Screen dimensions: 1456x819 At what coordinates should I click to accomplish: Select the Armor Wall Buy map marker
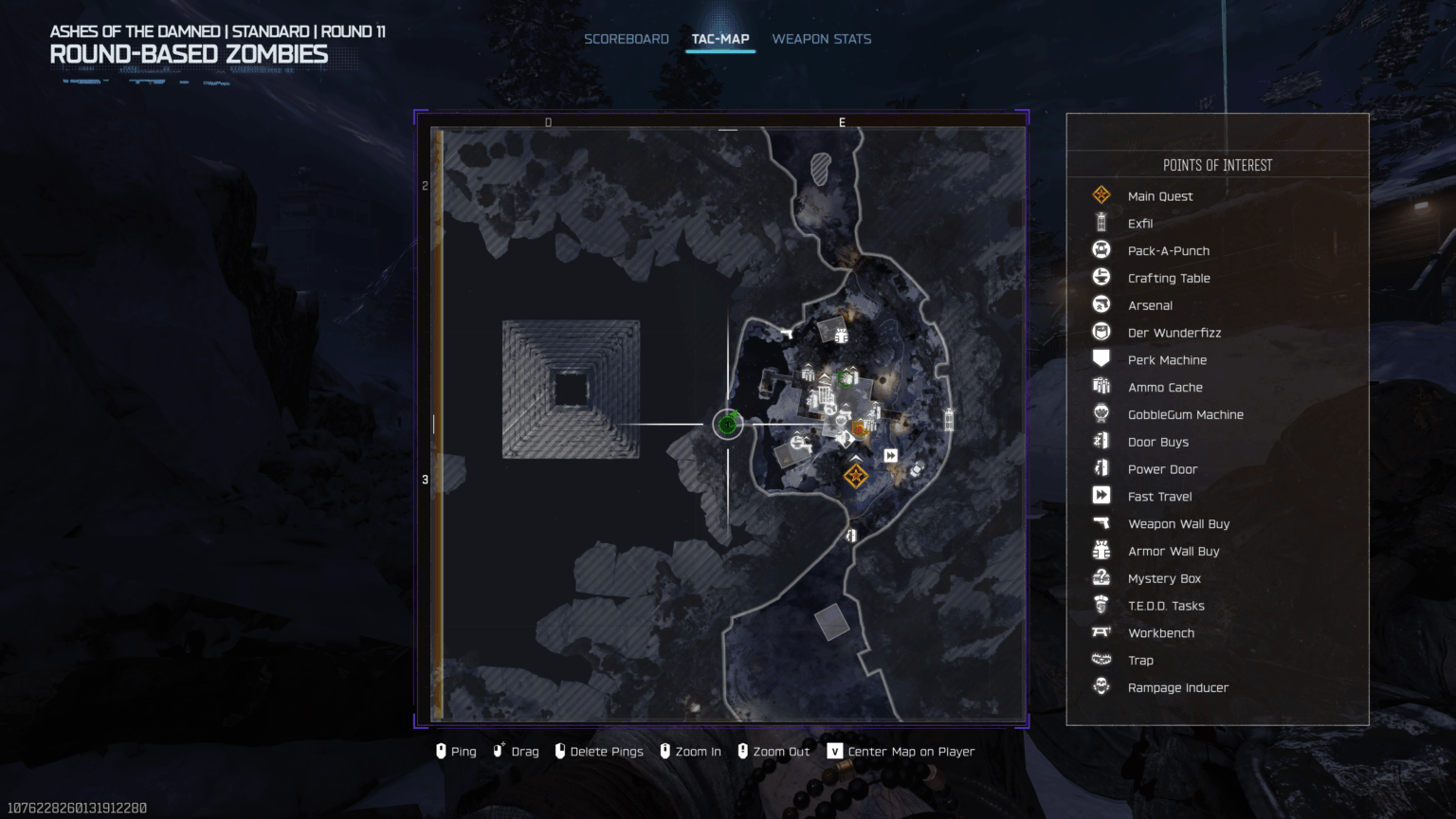[x=841, y=335]
